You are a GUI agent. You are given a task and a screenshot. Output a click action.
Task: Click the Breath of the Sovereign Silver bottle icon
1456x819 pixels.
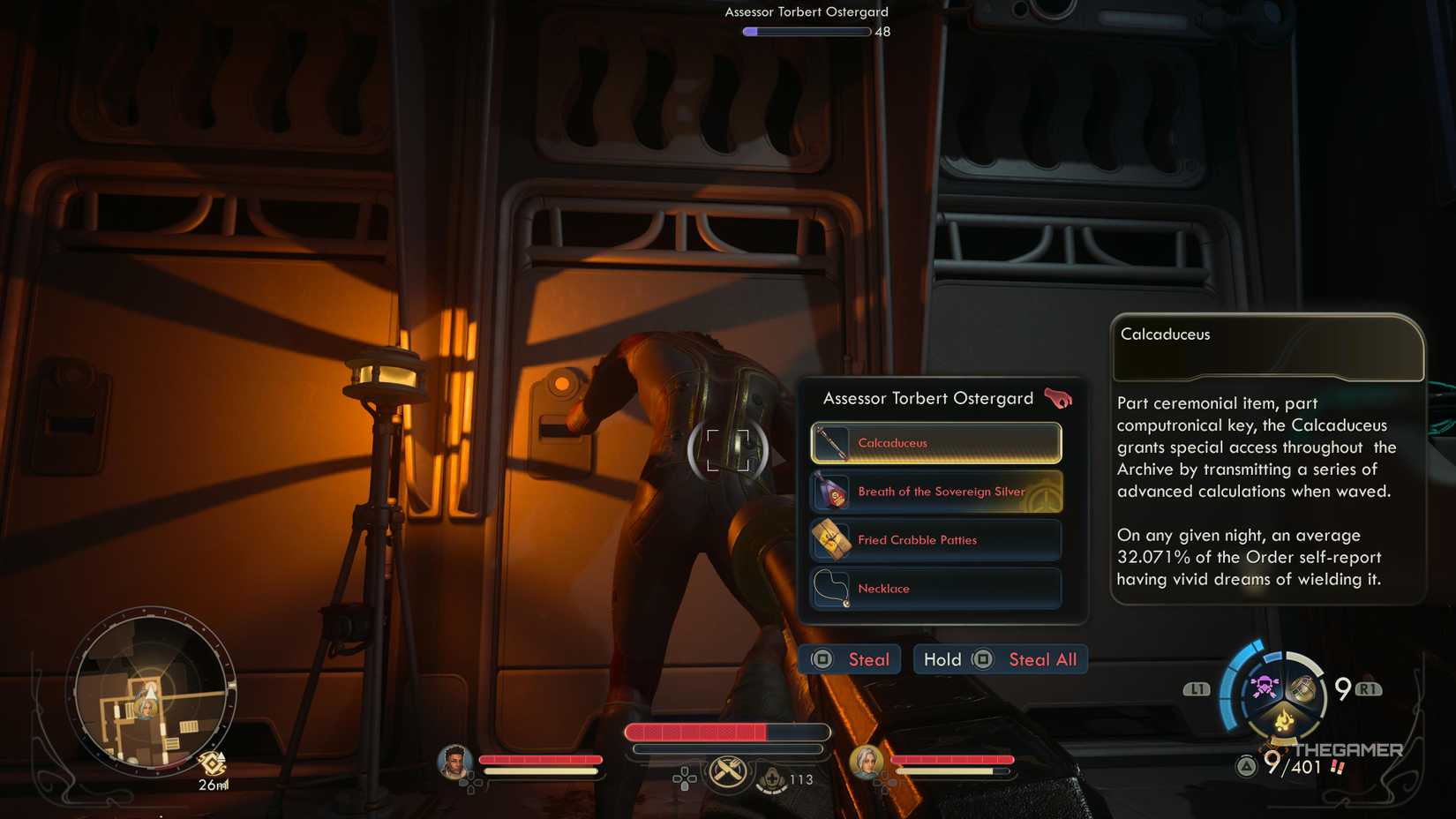(x=832, y=492)
